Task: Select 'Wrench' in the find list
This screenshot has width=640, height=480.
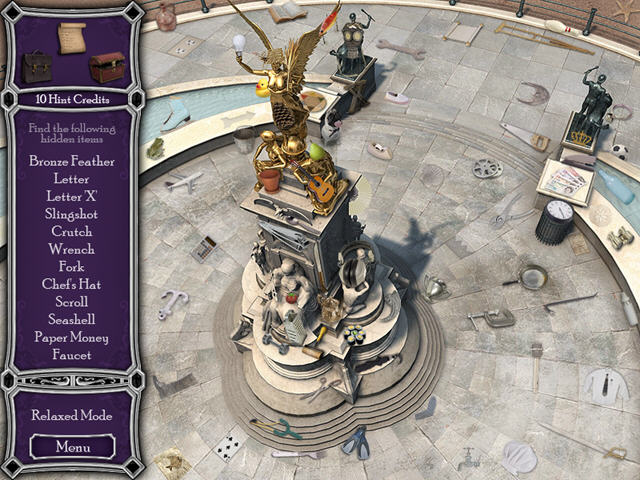Action: [x=72, y=249]
